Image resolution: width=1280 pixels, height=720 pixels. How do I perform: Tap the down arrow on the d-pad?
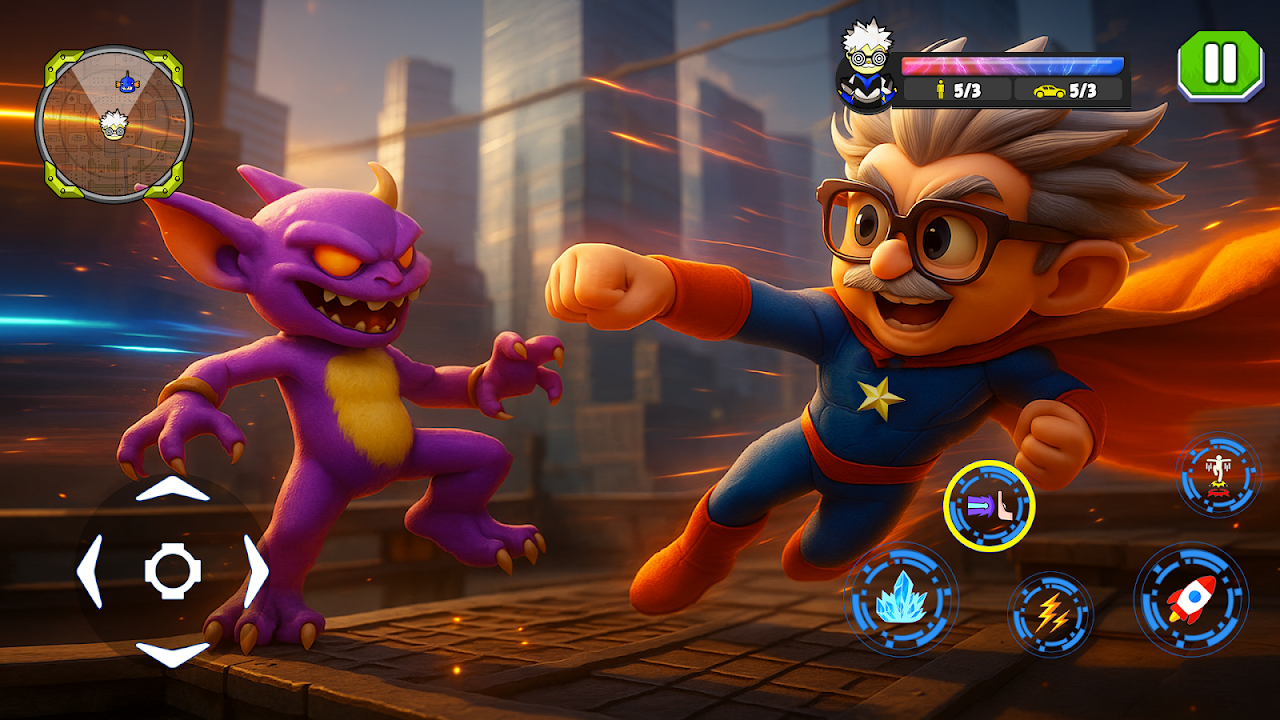172,654
